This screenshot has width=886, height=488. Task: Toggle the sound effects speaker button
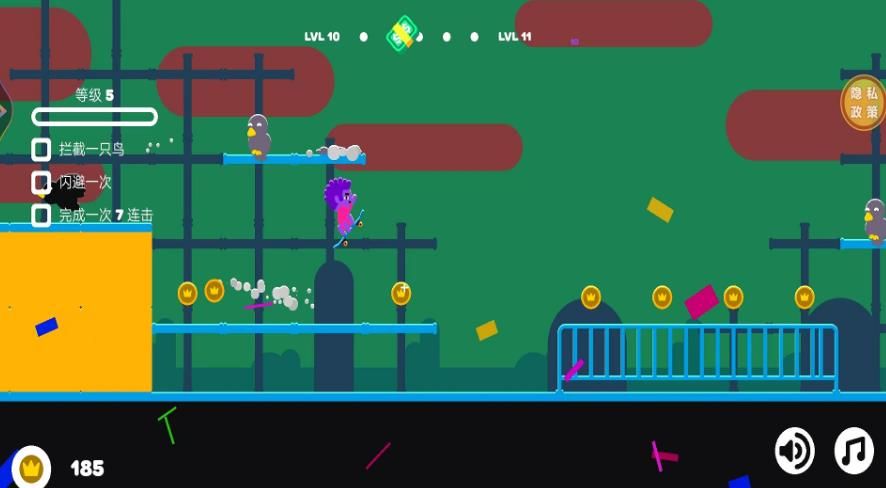click(x=795, y=451)
